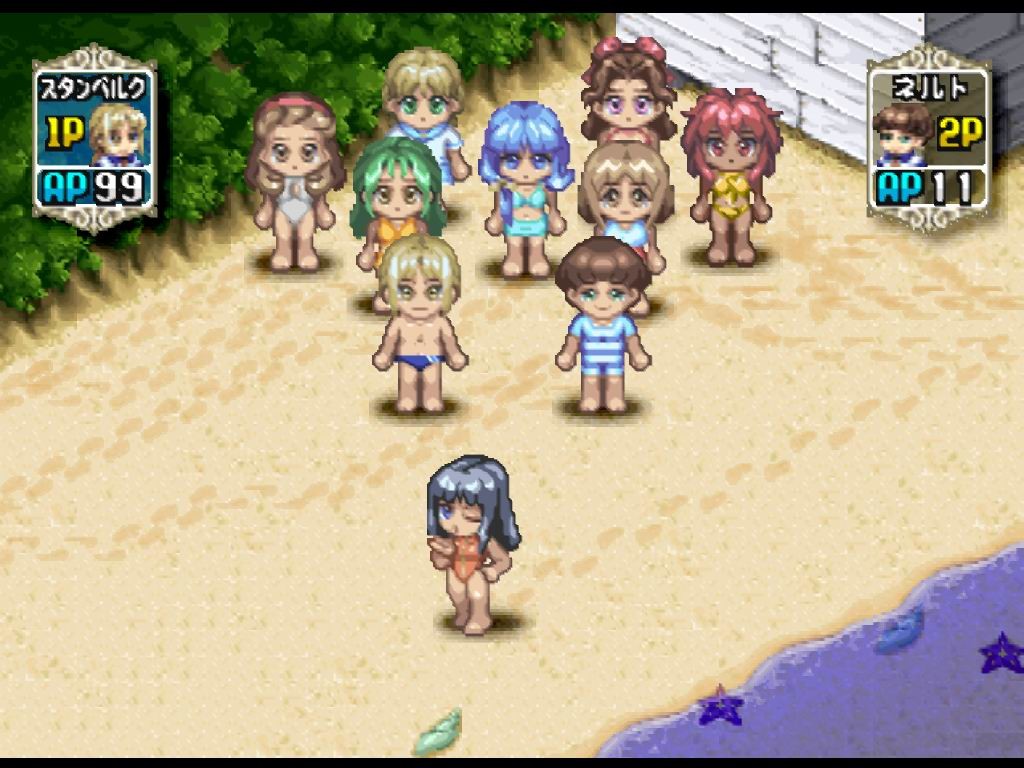Select the 2P player portrait panel
This screenshot has width=1024, height=768.
click(x=926, y=138)
